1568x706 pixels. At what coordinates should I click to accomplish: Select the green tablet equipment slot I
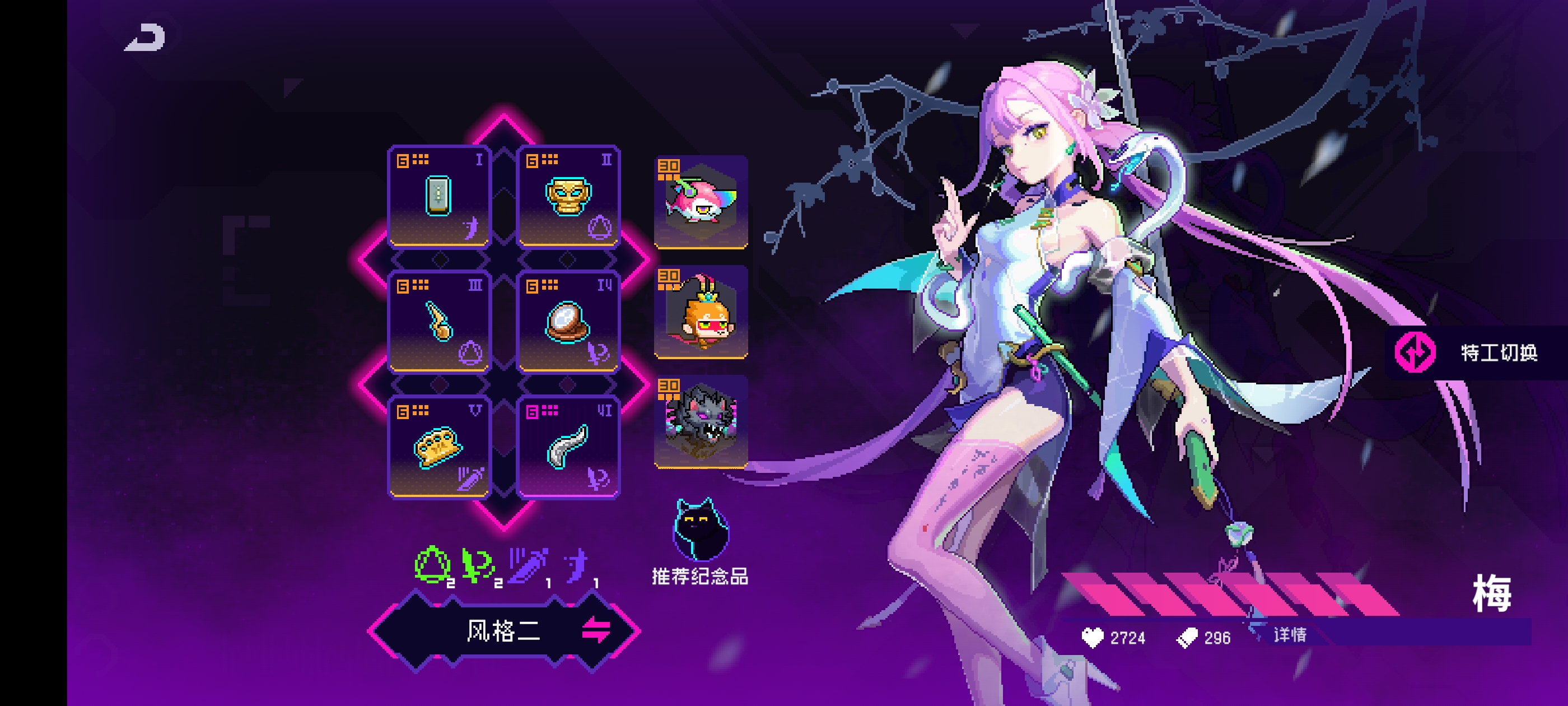[438, 196]
